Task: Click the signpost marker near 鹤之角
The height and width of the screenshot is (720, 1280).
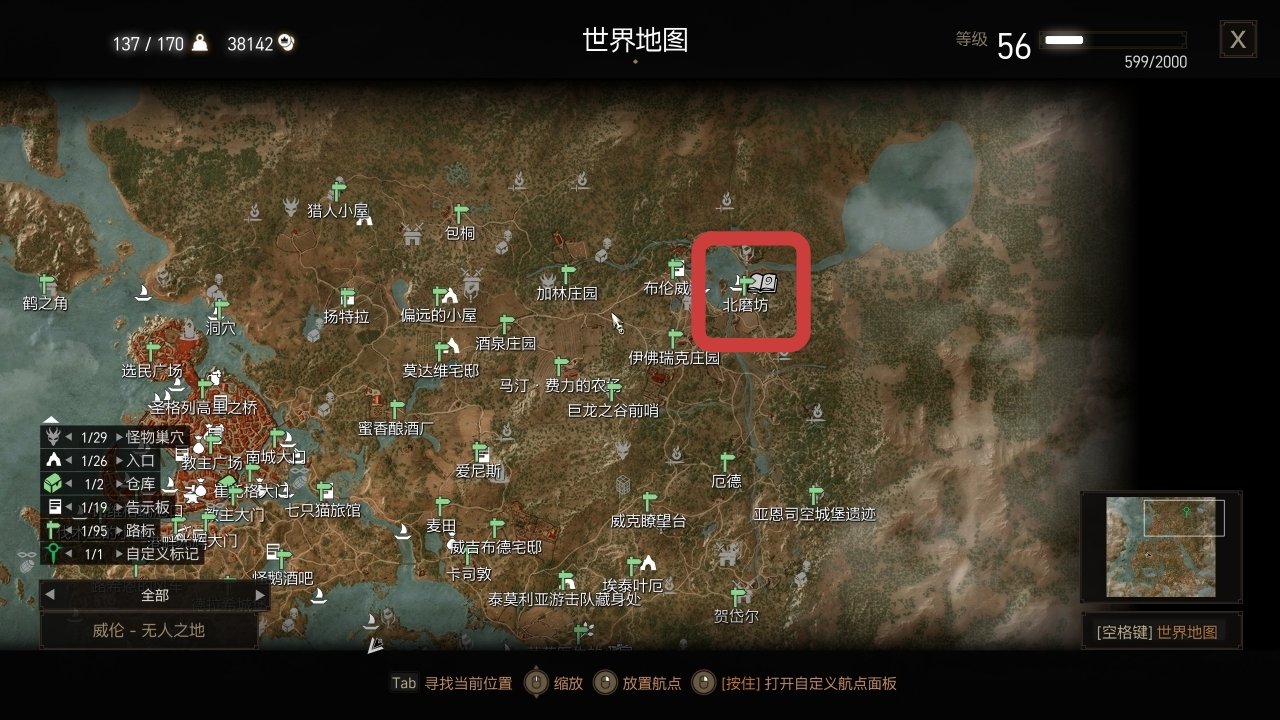Action: (45, 284)
